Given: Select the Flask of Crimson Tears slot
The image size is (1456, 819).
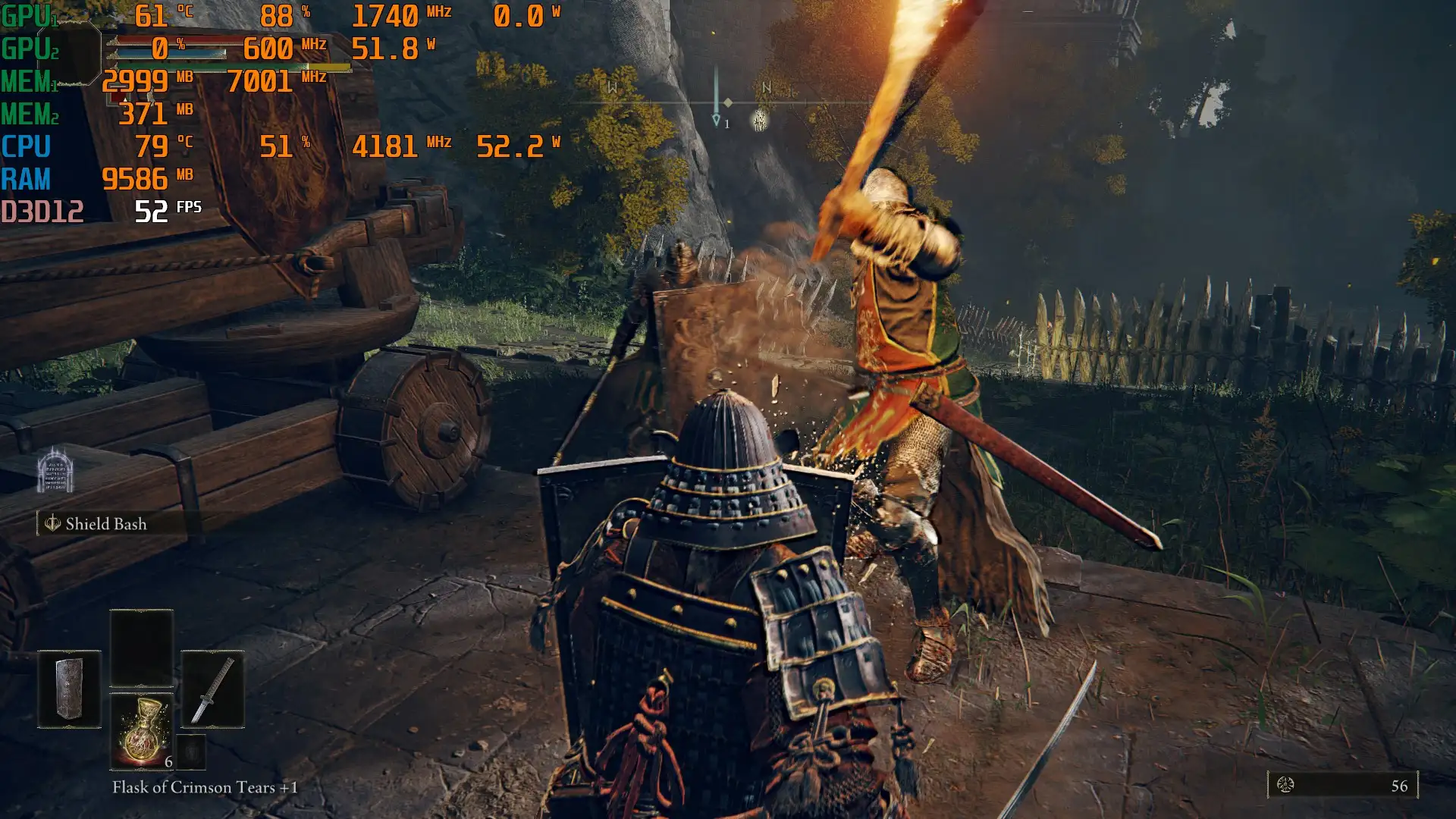Looking at the screenshot, I should [142, 731].
